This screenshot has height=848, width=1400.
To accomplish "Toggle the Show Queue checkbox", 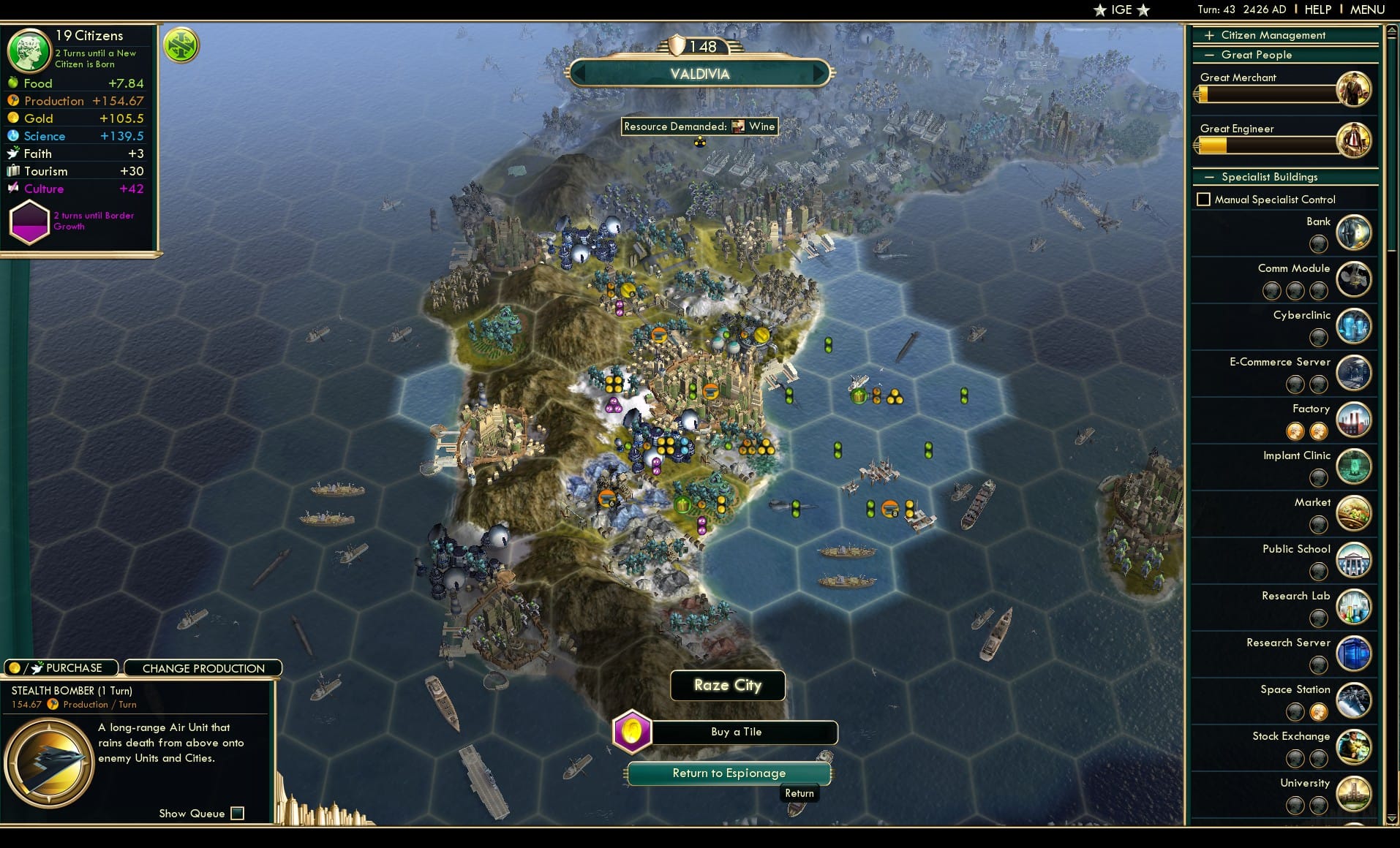I will pyautogui.click(x=237, y=813).
